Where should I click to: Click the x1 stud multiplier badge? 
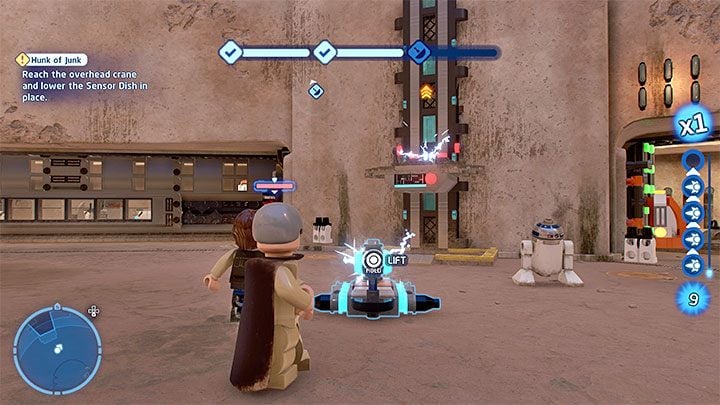click(x=694, y=128)
